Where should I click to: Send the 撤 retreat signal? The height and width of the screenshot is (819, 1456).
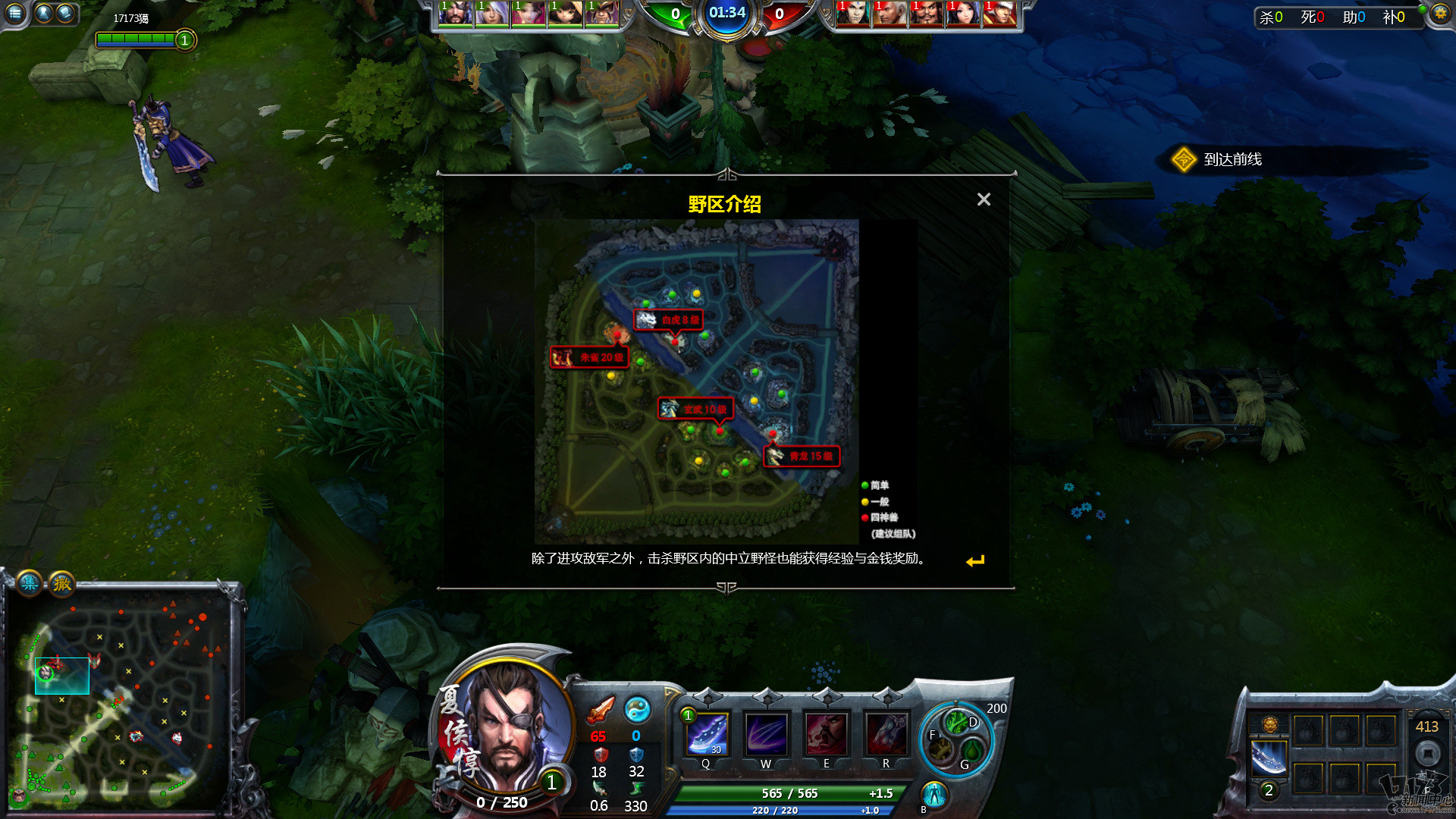62,583
